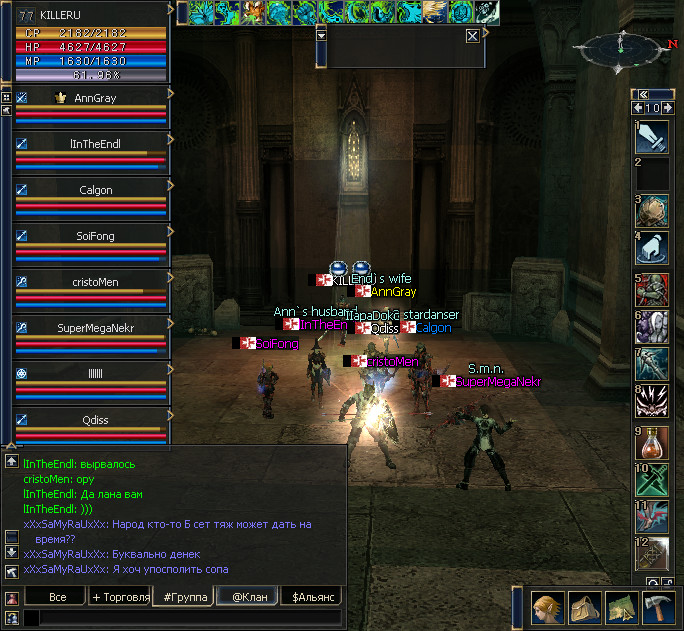Use the attack skill in shortcut slot 1
The image size is (684, 631).
click(652, 137)
